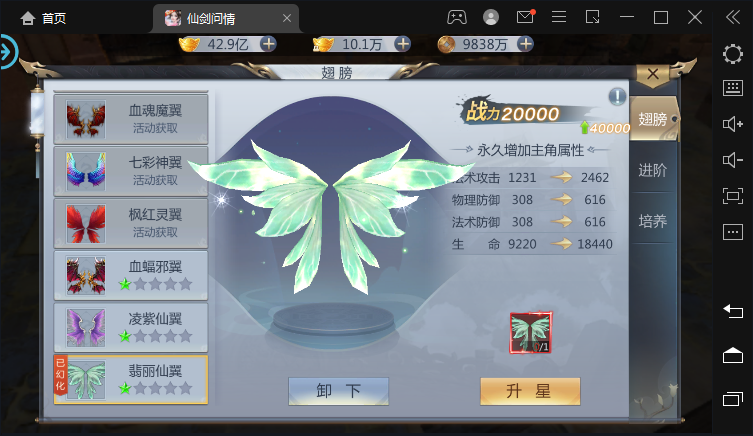
Task: Close the wings panel
Action: point(652,74)
